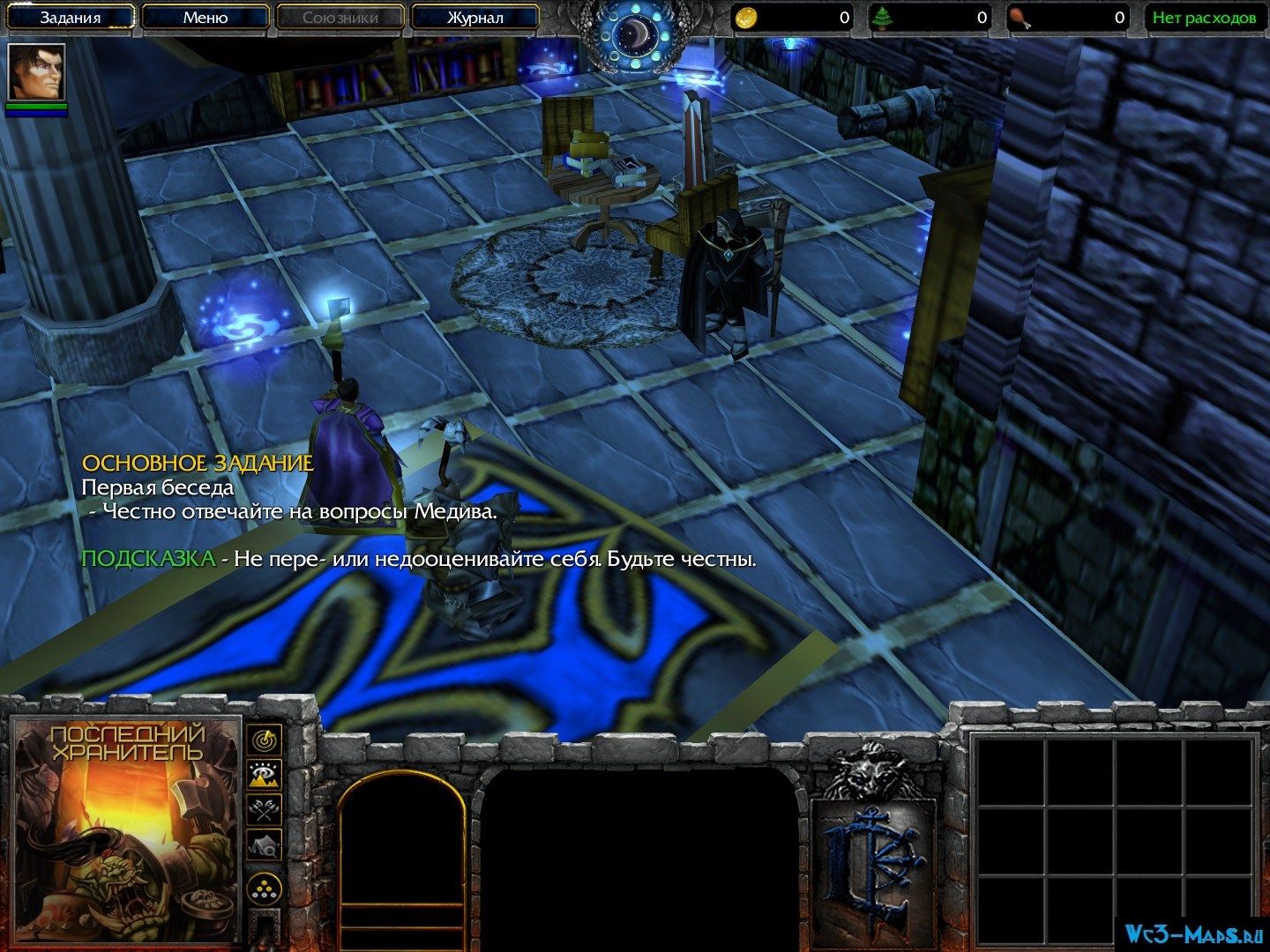
Task: Open the Меню game menu
Action: click(x=205, y=18)
